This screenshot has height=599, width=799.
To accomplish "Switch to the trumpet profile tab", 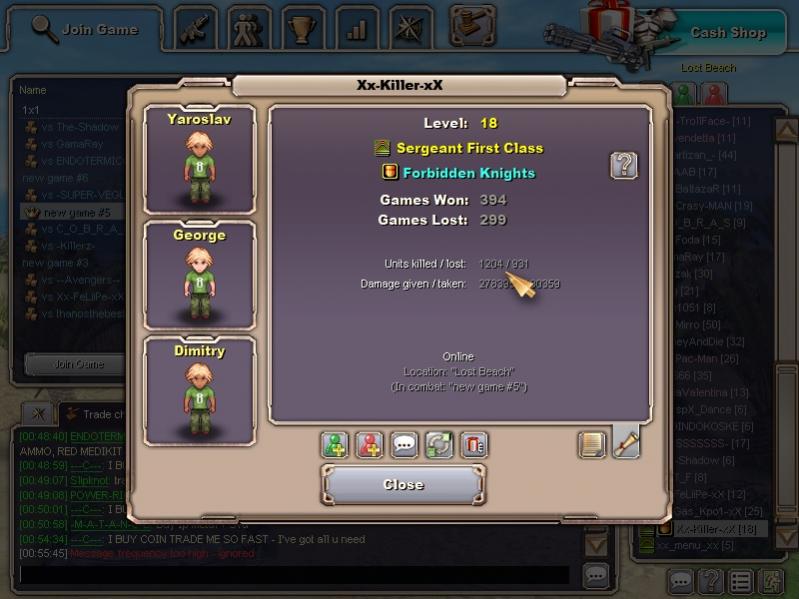I will coord(626,443).
